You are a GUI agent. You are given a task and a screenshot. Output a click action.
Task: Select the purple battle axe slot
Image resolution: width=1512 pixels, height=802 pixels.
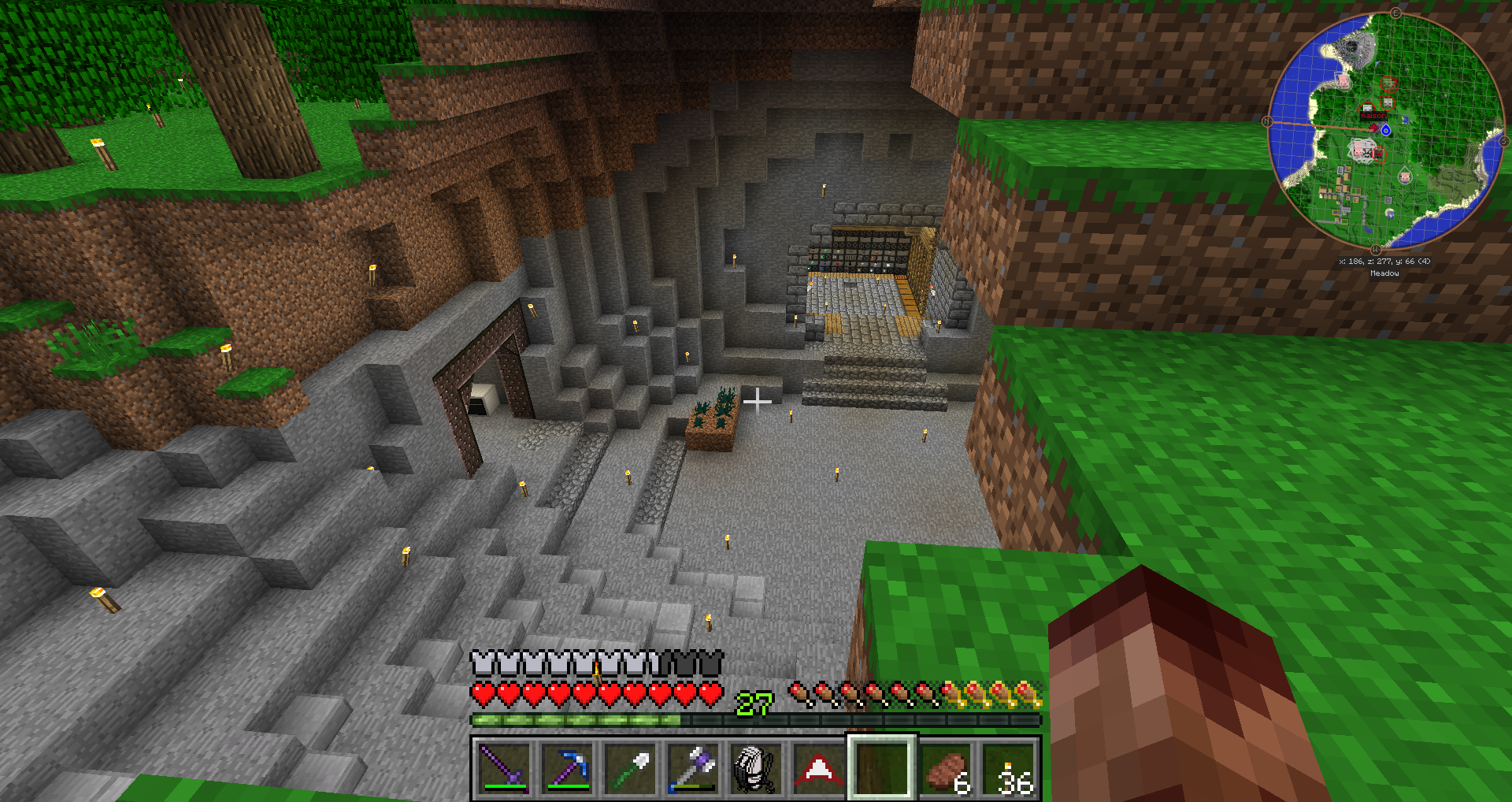coord(693,767)
